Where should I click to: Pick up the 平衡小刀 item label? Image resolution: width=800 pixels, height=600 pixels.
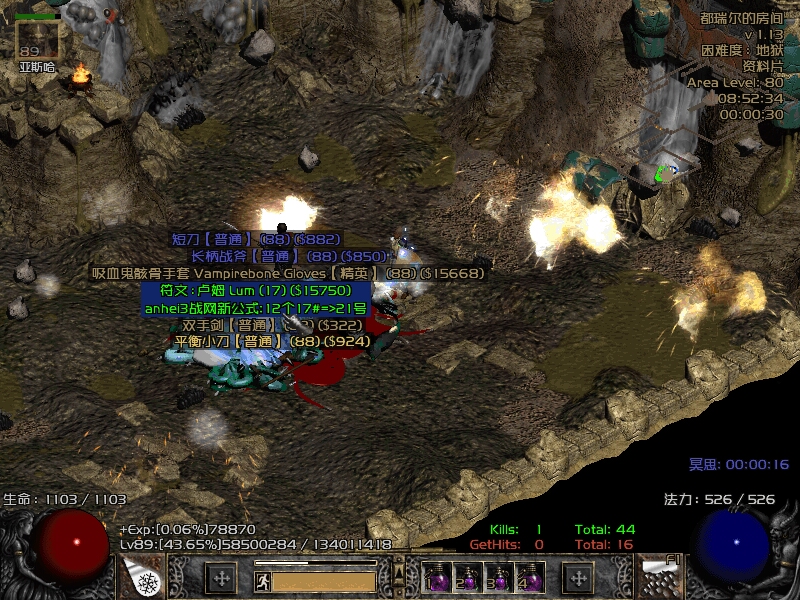pos(272,341)
